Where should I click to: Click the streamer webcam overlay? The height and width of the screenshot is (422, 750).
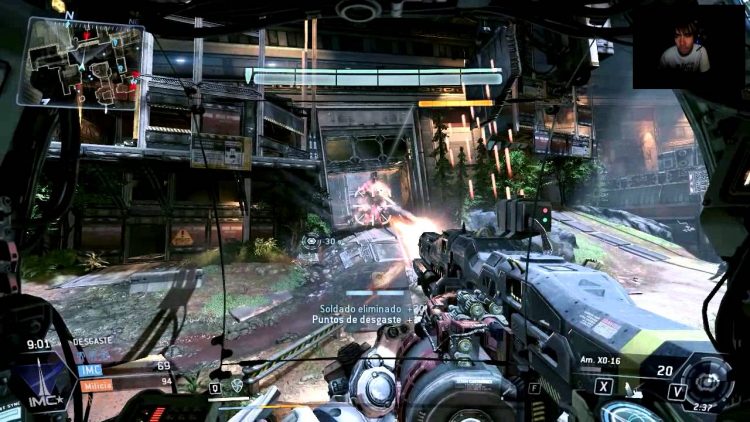click(x=688, y=47)
